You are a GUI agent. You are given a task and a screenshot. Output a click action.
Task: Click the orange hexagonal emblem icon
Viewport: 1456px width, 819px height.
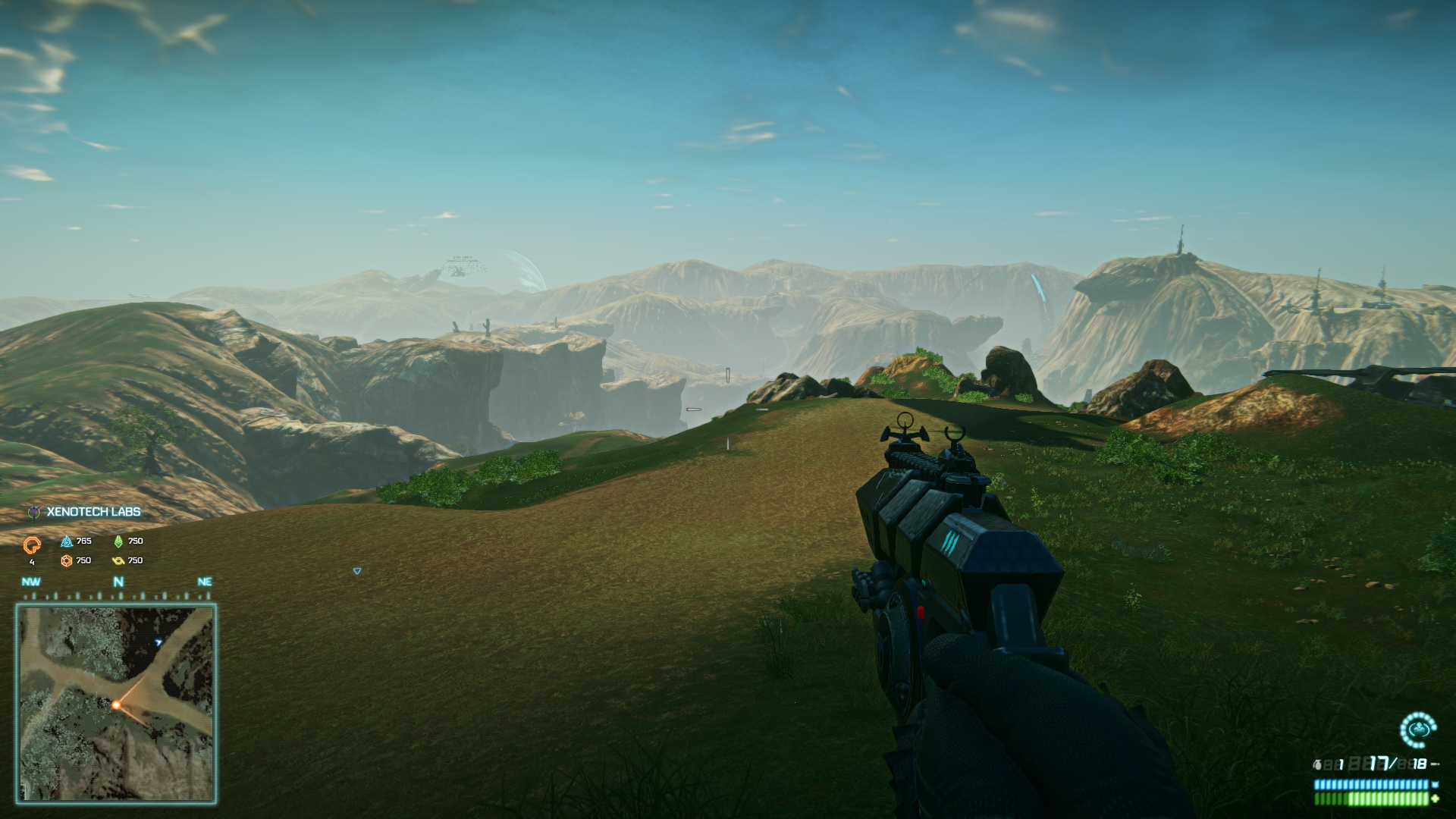click(67, 561)
